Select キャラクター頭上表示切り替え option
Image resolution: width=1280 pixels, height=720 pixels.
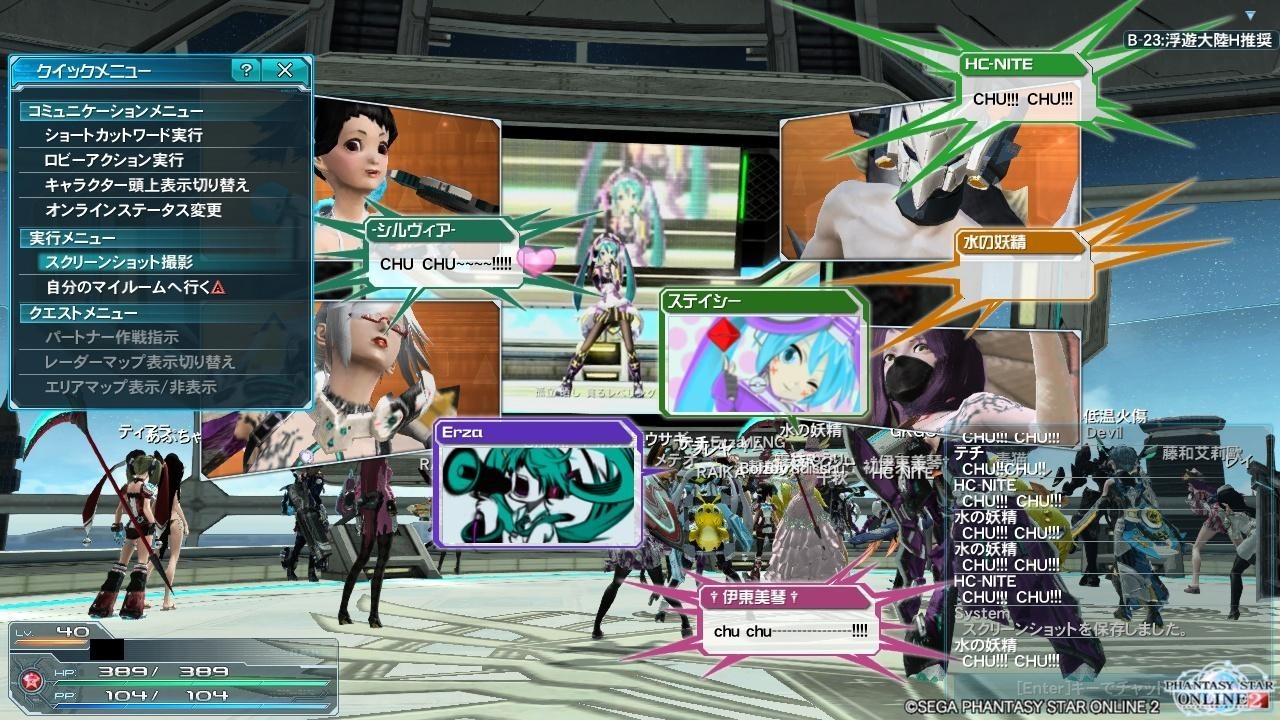[x=147, y=185]
